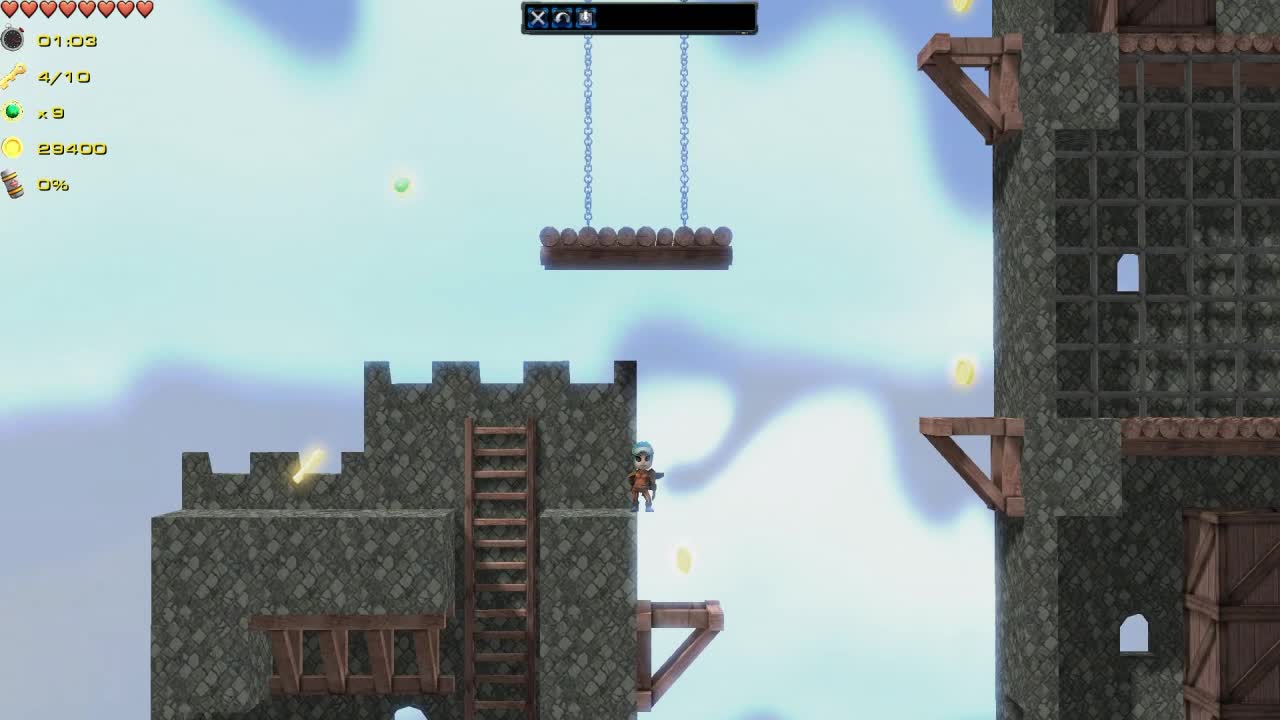Click the coin icon beside the 29400 counter

[11, 148]
